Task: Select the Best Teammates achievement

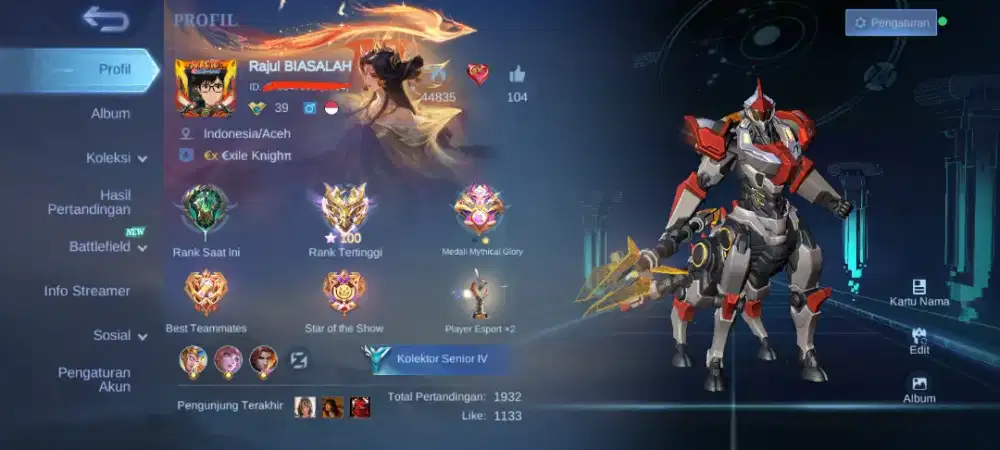Action: pos(206,293)
